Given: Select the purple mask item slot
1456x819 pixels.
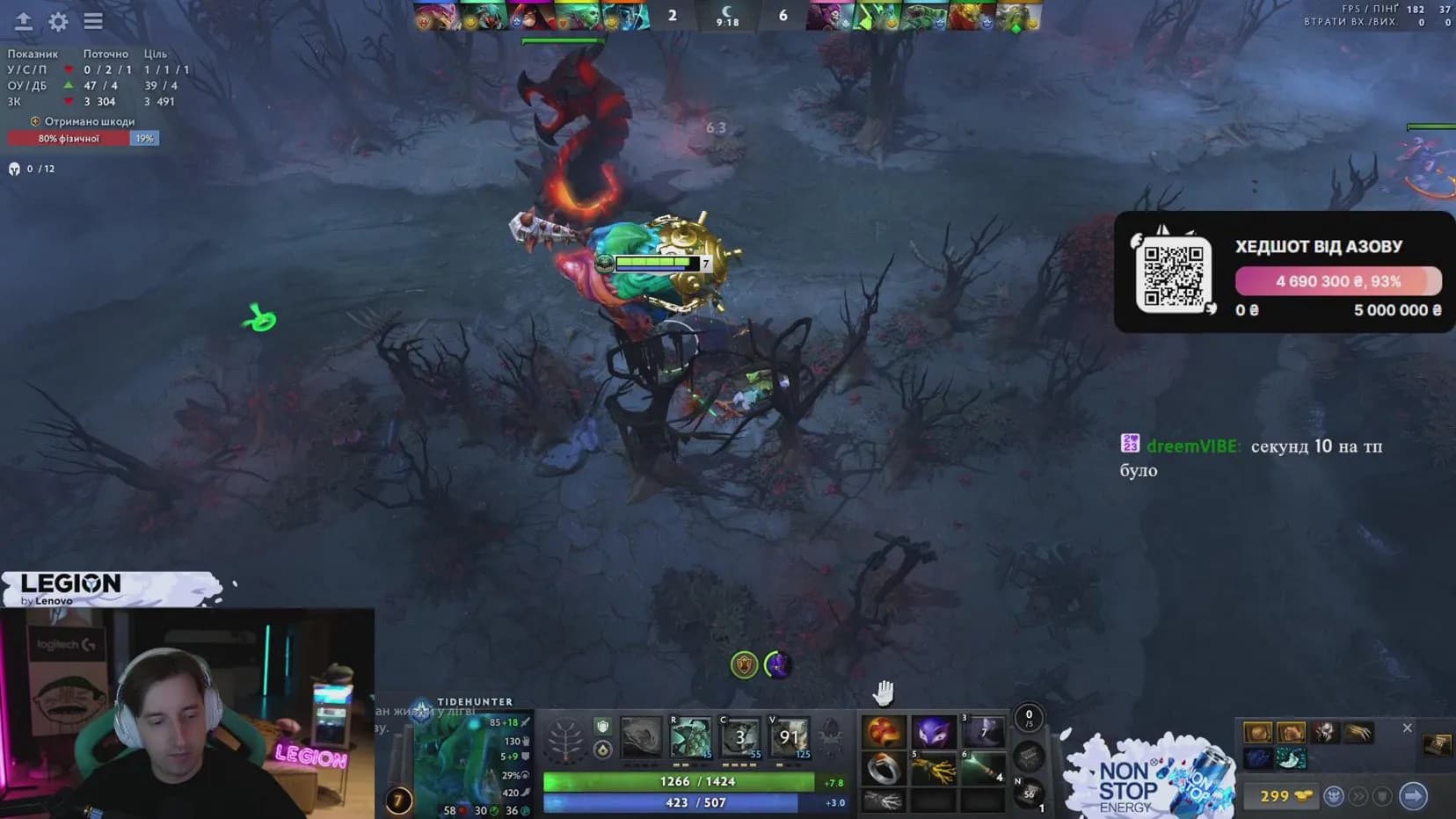Looking at the screenshot, I should [x=932, y=732].
